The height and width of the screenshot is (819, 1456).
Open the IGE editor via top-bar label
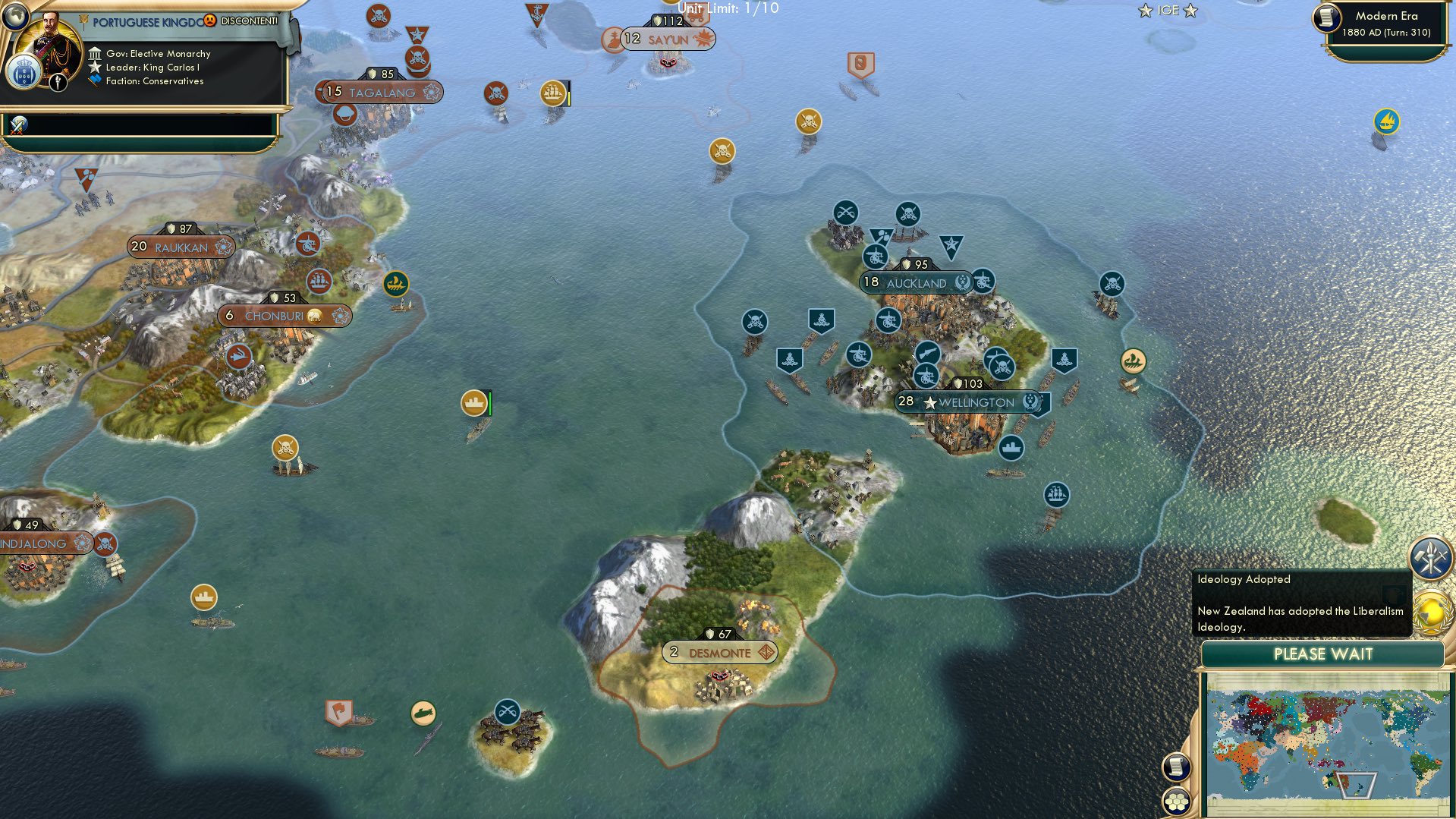pyautogui.click(x=1168, y=10)
